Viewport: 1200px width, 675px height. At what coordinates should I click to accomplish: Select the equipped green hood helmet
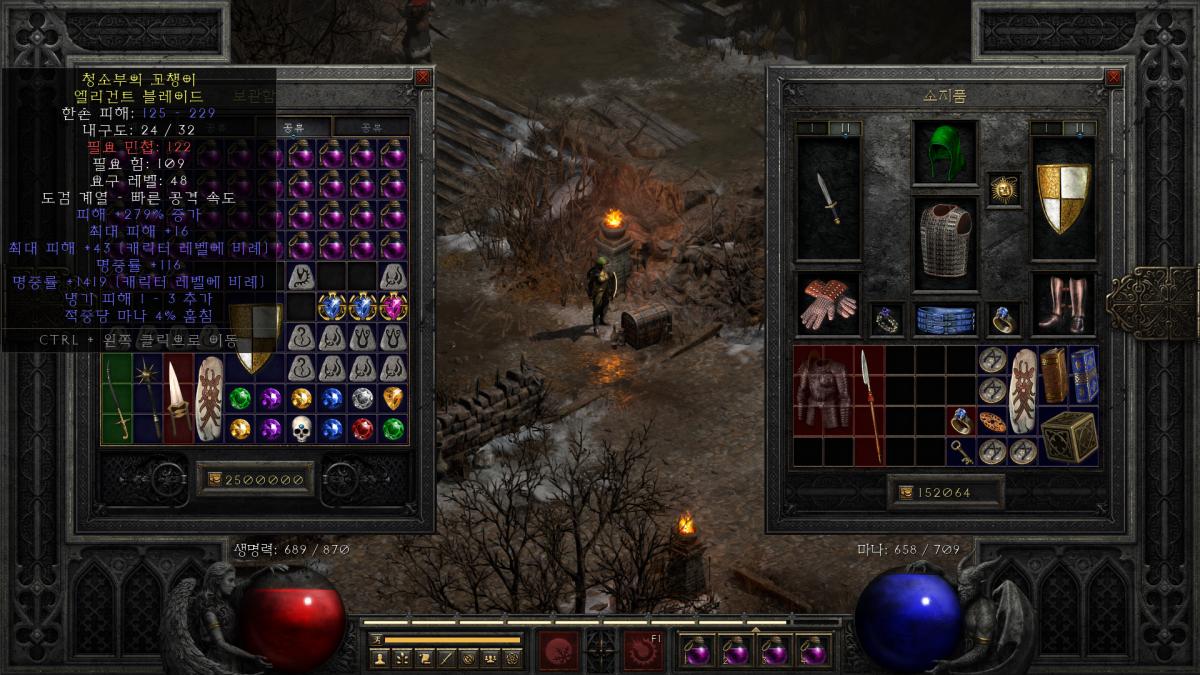pos(937,152)
